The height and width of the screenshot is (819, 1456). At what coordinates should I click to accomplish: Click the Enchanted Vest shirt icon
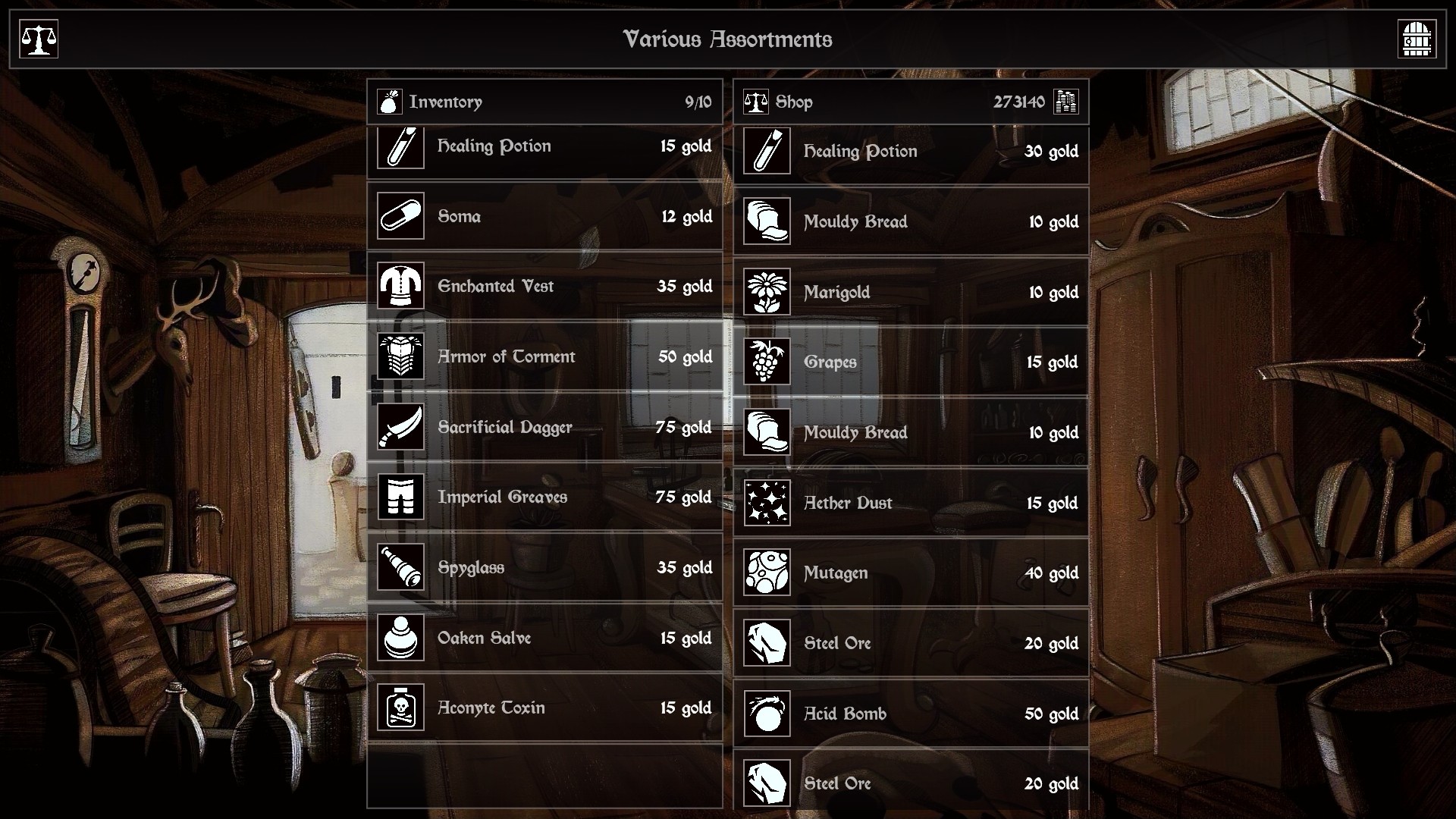coord(400,287)
